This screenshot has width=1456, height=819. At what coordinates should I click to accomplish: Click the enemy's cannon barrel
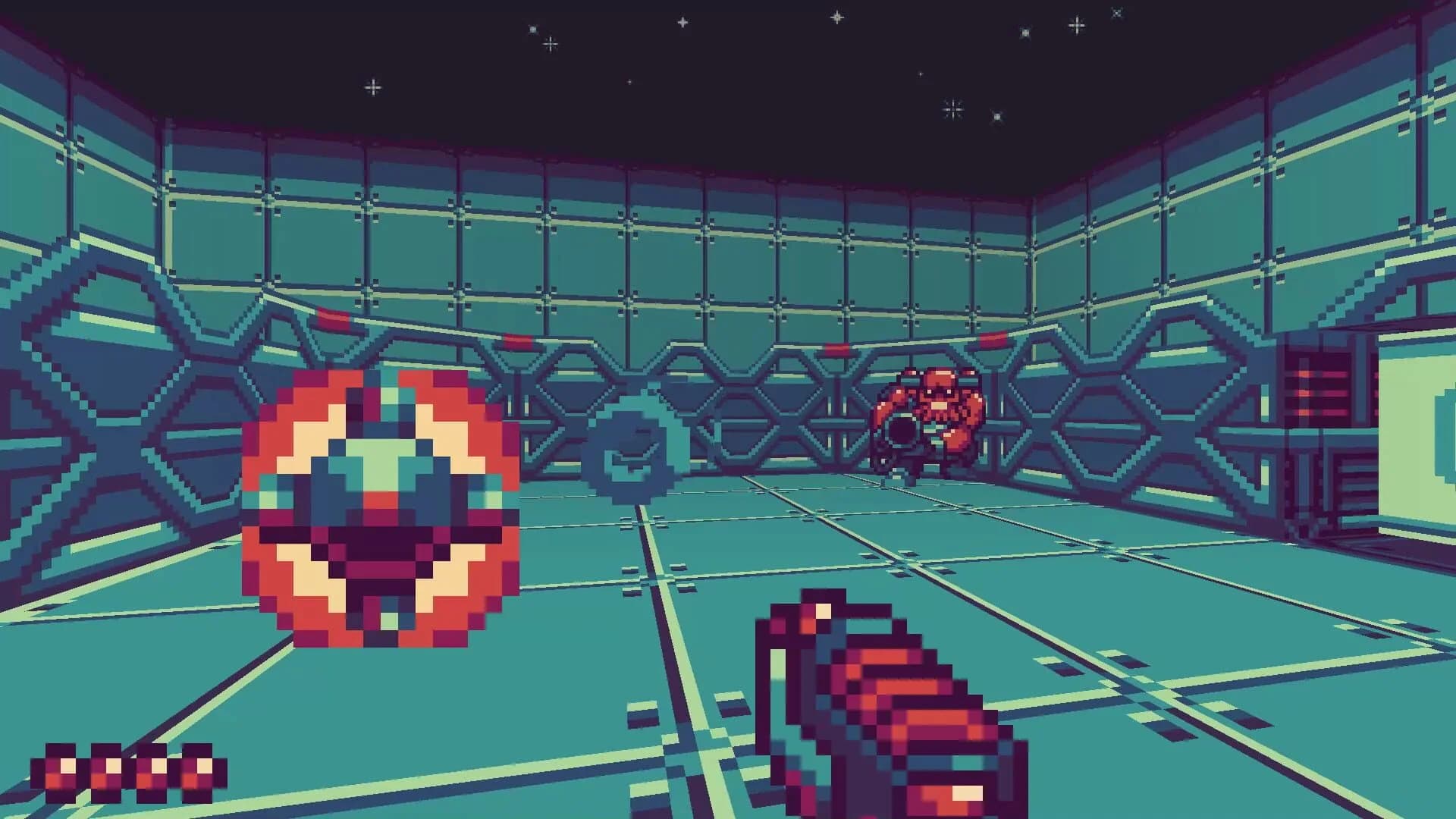[901, 430]
